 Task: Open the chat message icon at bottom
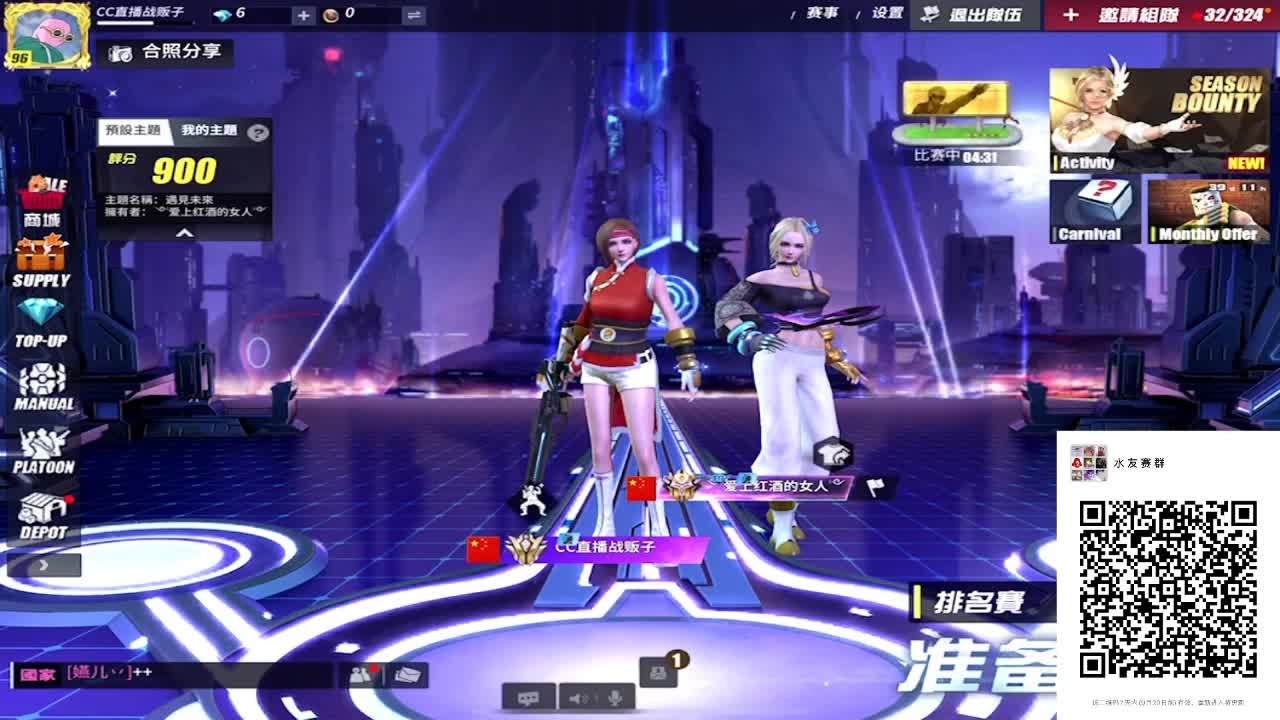tap(530, 698)
